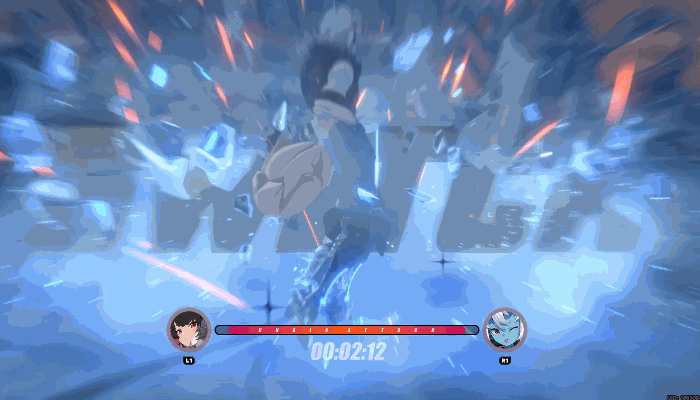This screenshot has height=400, width=700.
Task: Select the black-haired character portrait for chain attack
Action: 188,329
